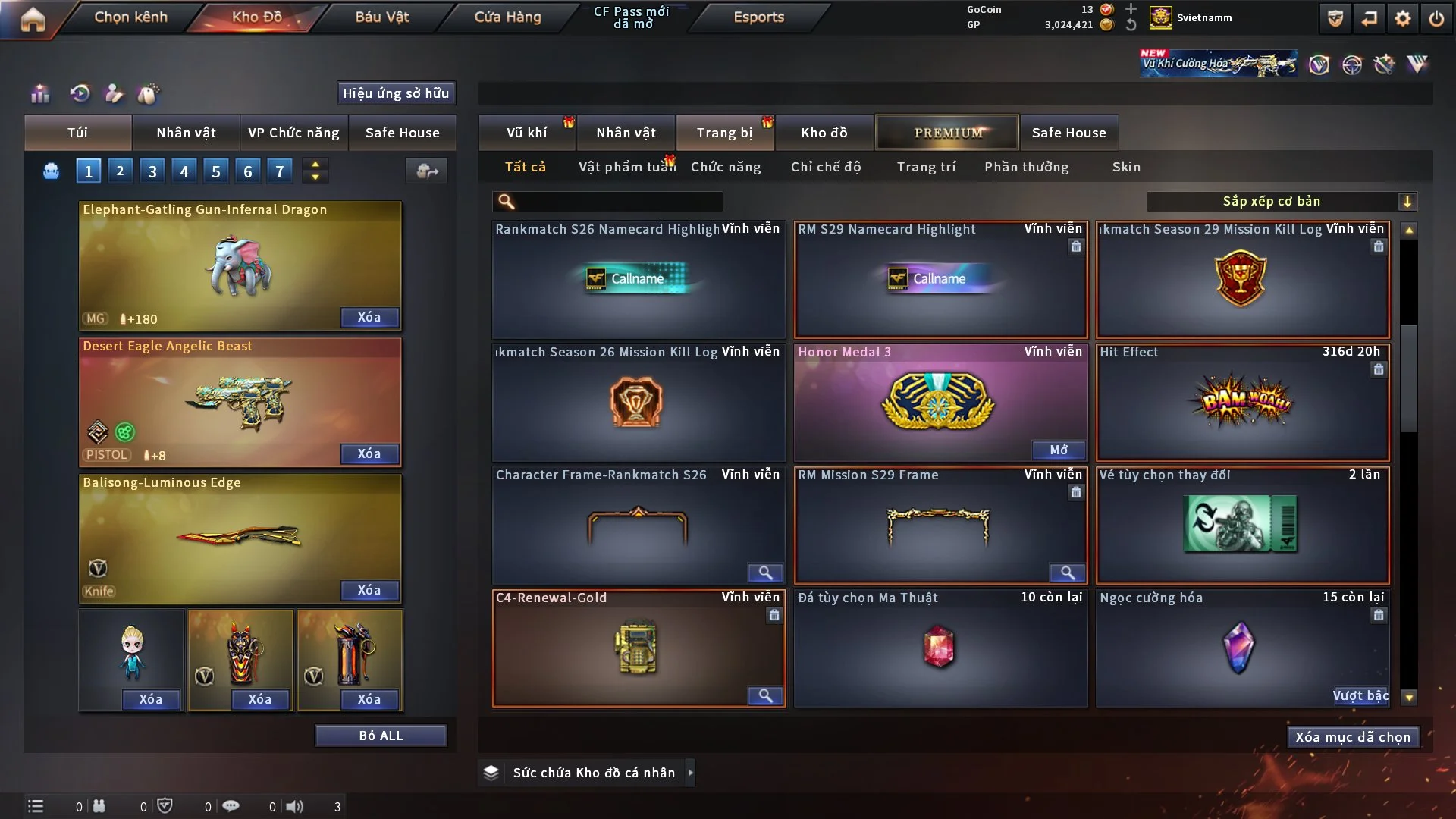Go to the home screen icon
Screen dimensions: 1456x819
pyautogui.click(x=33, y=19)
